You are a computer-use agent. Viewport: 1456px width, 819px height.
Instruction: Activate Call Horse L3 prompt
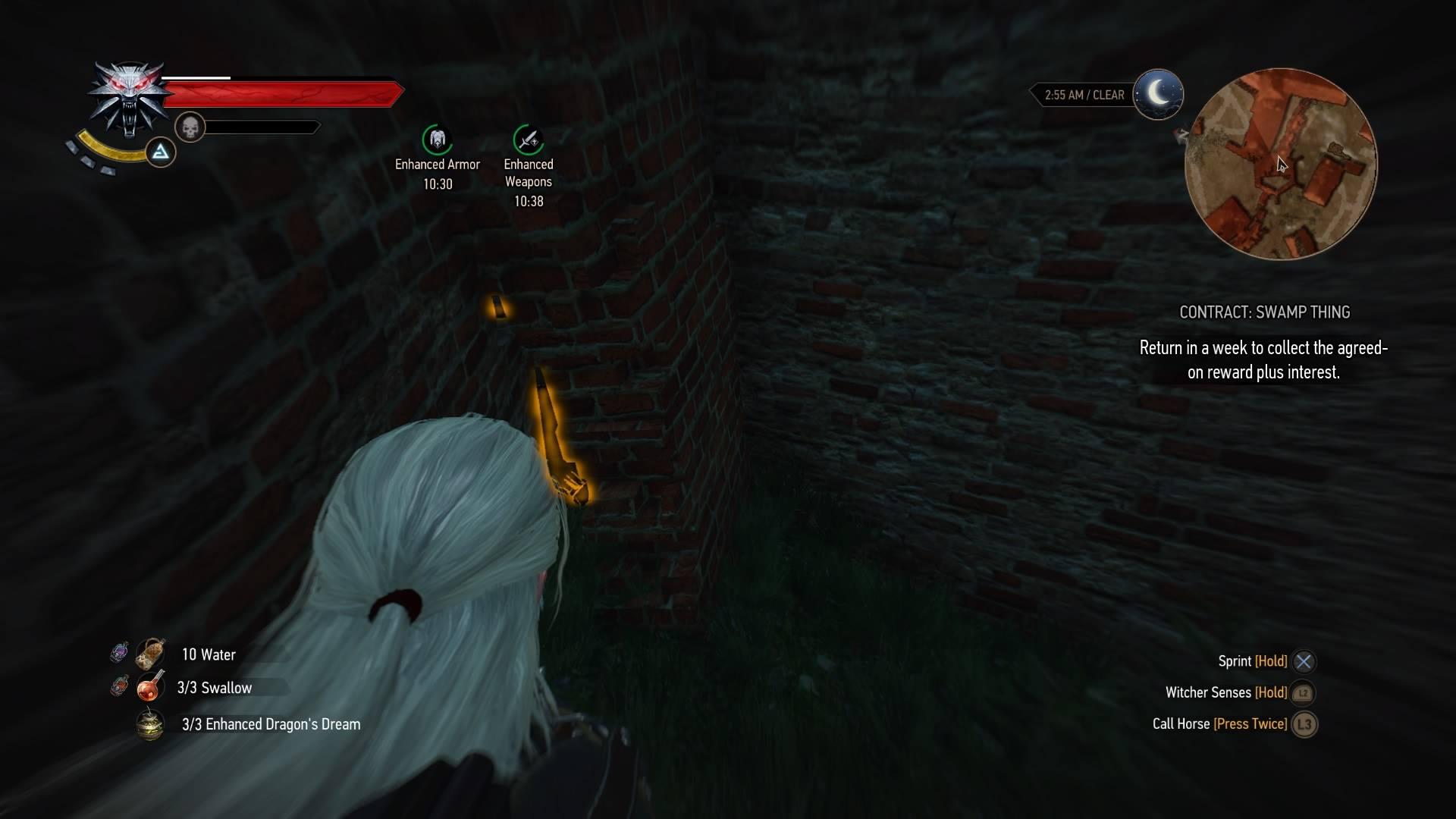pyautogui.click(x=1305, y=724)
